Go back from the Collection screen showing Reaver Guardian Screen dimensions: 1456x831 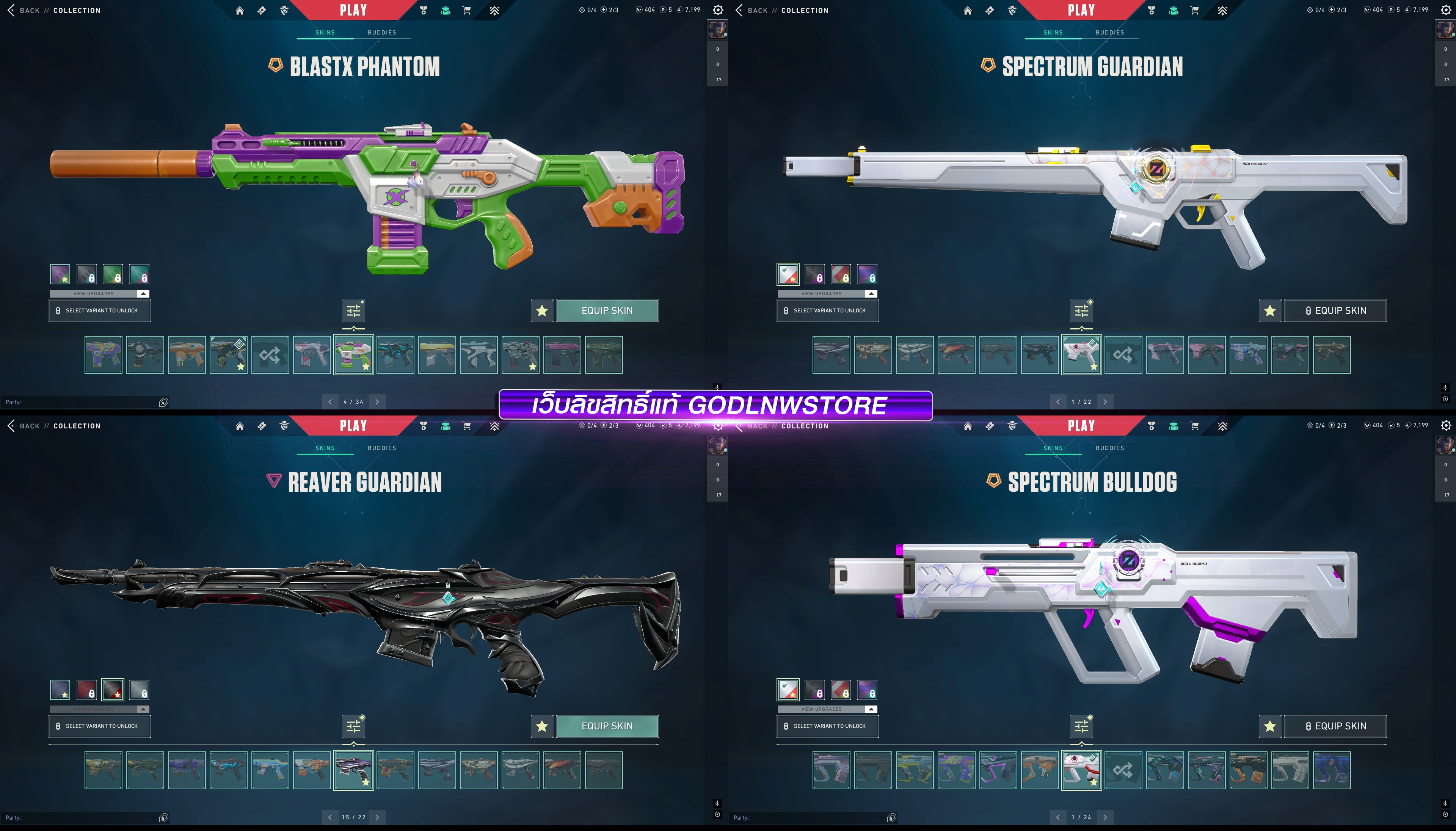tap(24, 426)
